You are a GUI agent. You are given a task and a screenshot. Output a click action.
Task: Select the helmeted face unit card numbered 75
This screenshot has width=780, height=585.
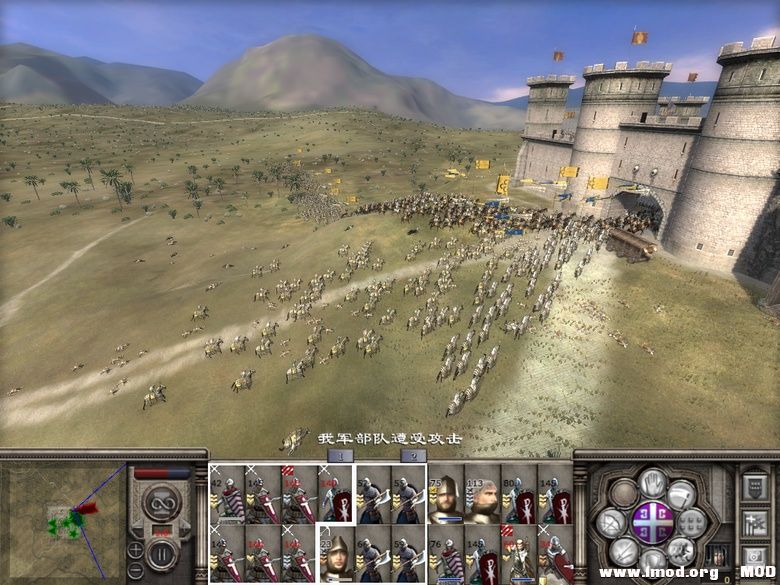tap(446, 494)
